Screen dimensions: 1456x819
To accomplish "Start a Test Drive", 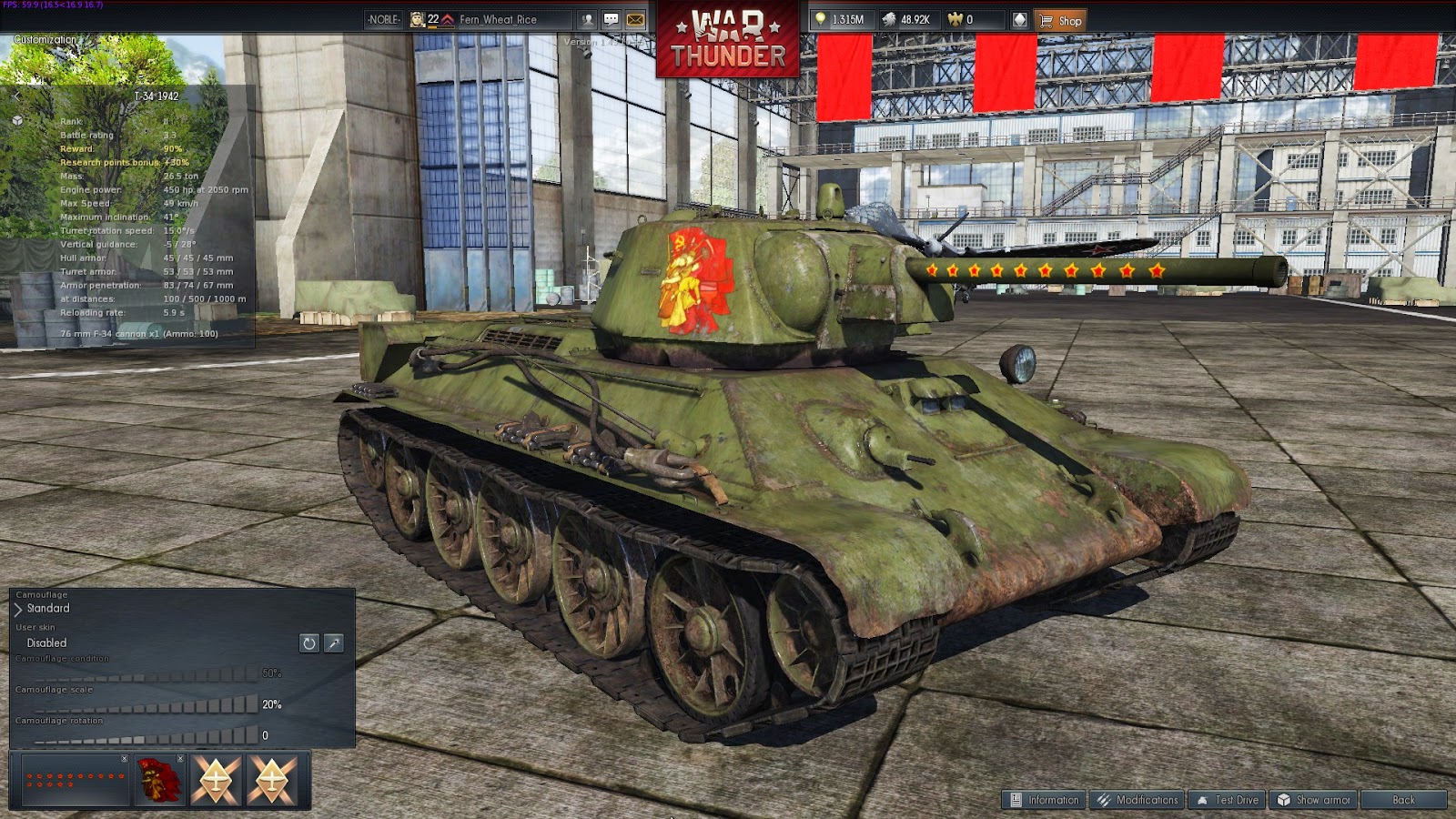I will (x=1227, y=801).
